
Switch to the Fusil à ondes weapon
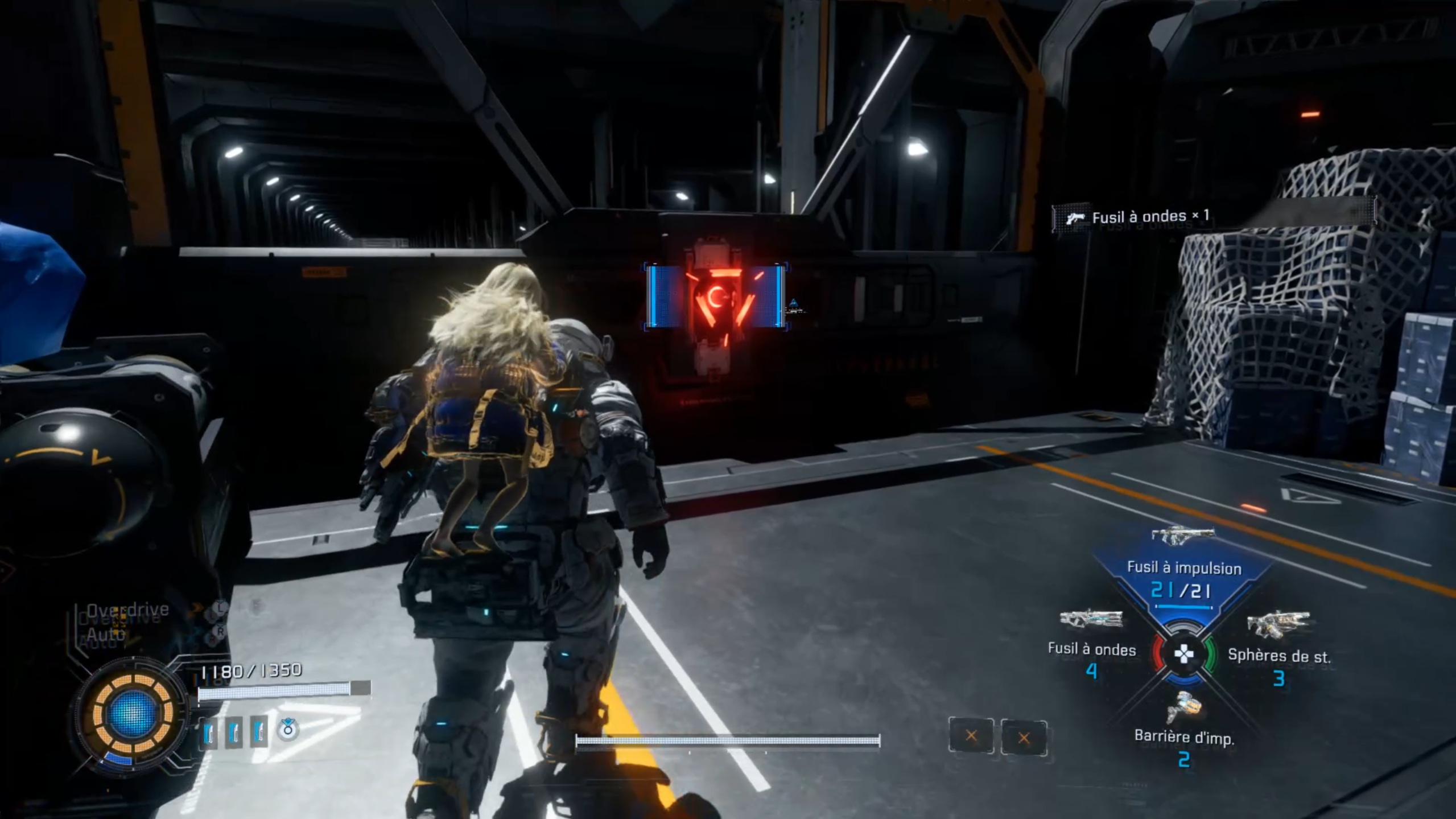(x=1091, y=643)
